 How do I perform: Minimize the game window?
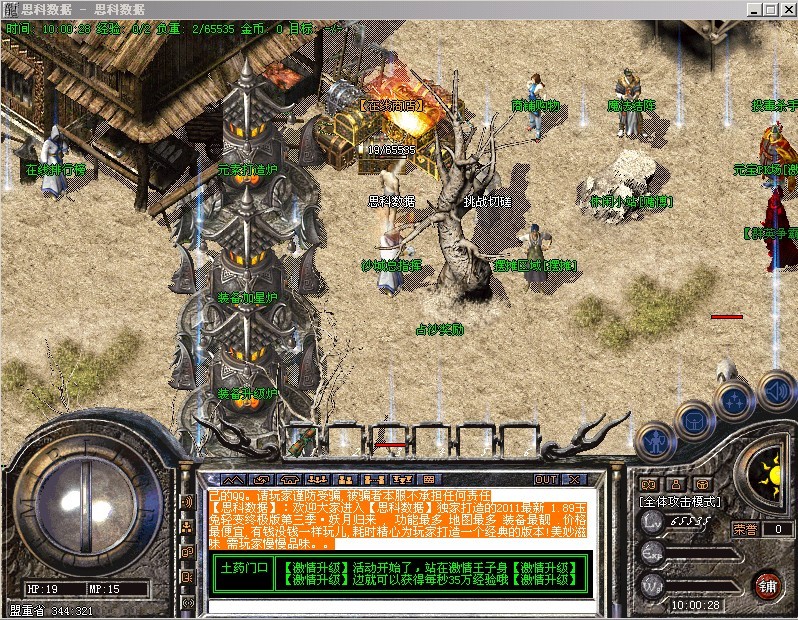coord(749,8)
